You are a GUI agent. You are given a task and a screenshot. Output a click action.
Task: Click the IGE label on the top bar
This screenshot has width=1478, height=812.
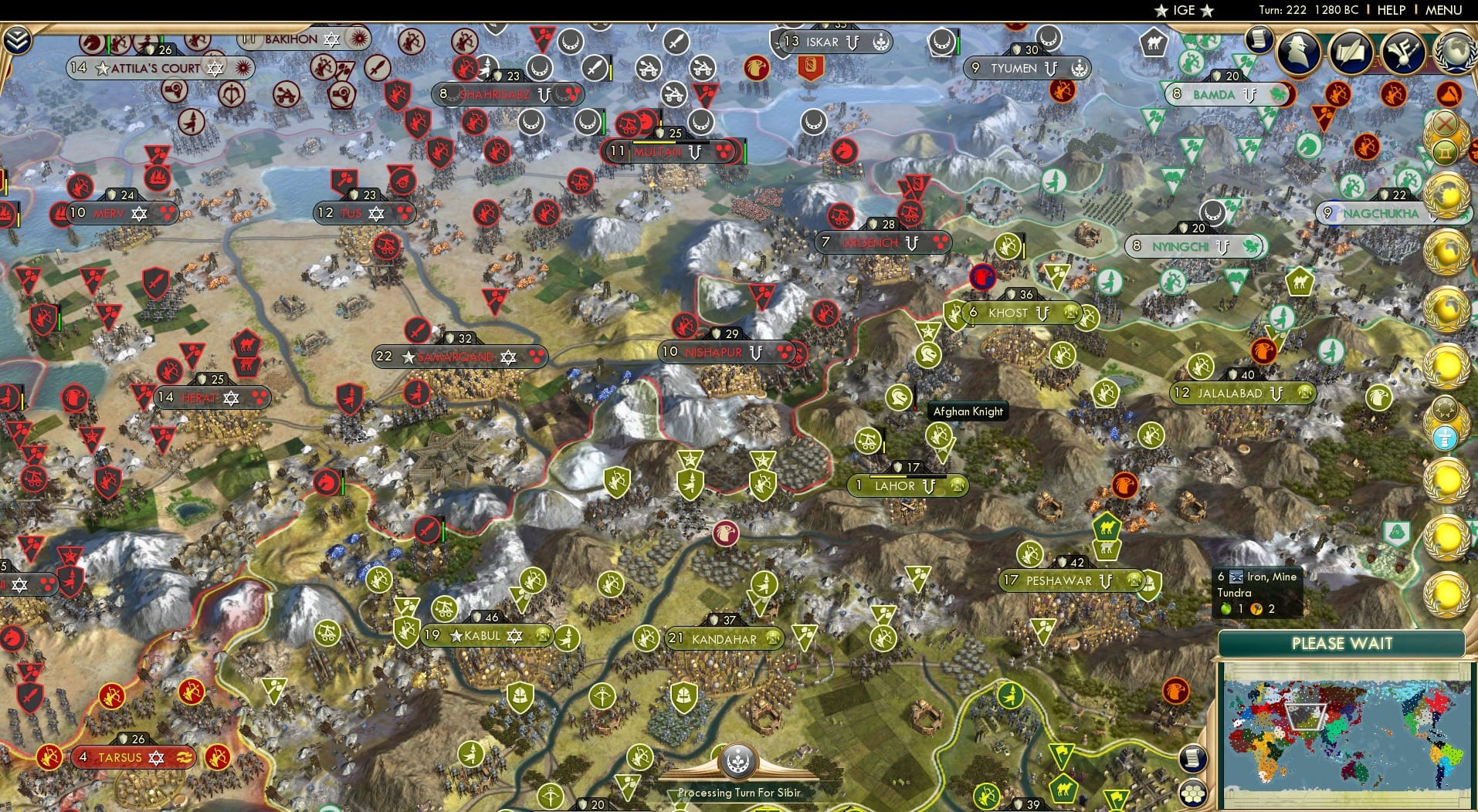1180,11
